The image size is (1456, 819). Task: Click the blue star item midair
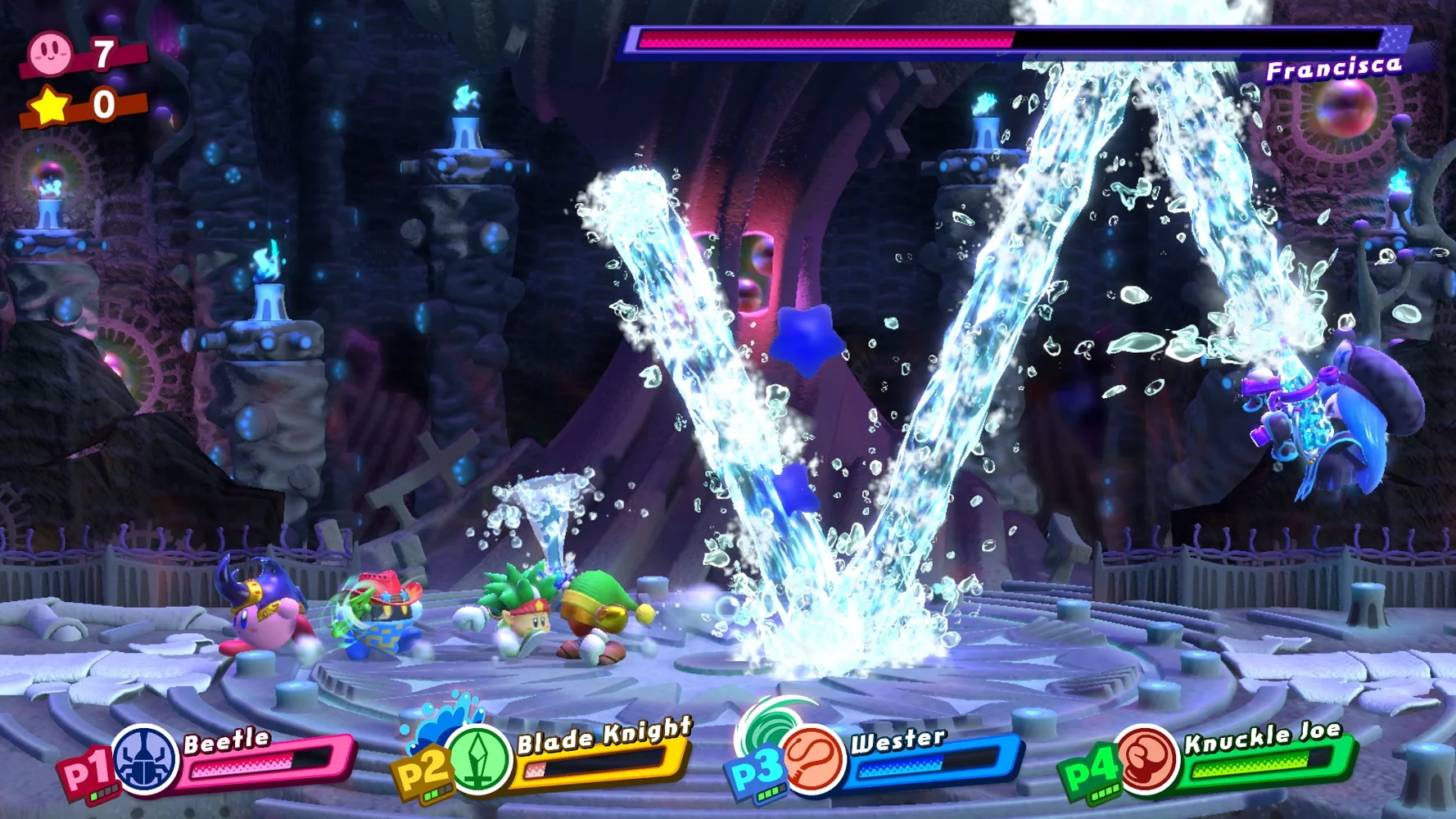(808, 338)
